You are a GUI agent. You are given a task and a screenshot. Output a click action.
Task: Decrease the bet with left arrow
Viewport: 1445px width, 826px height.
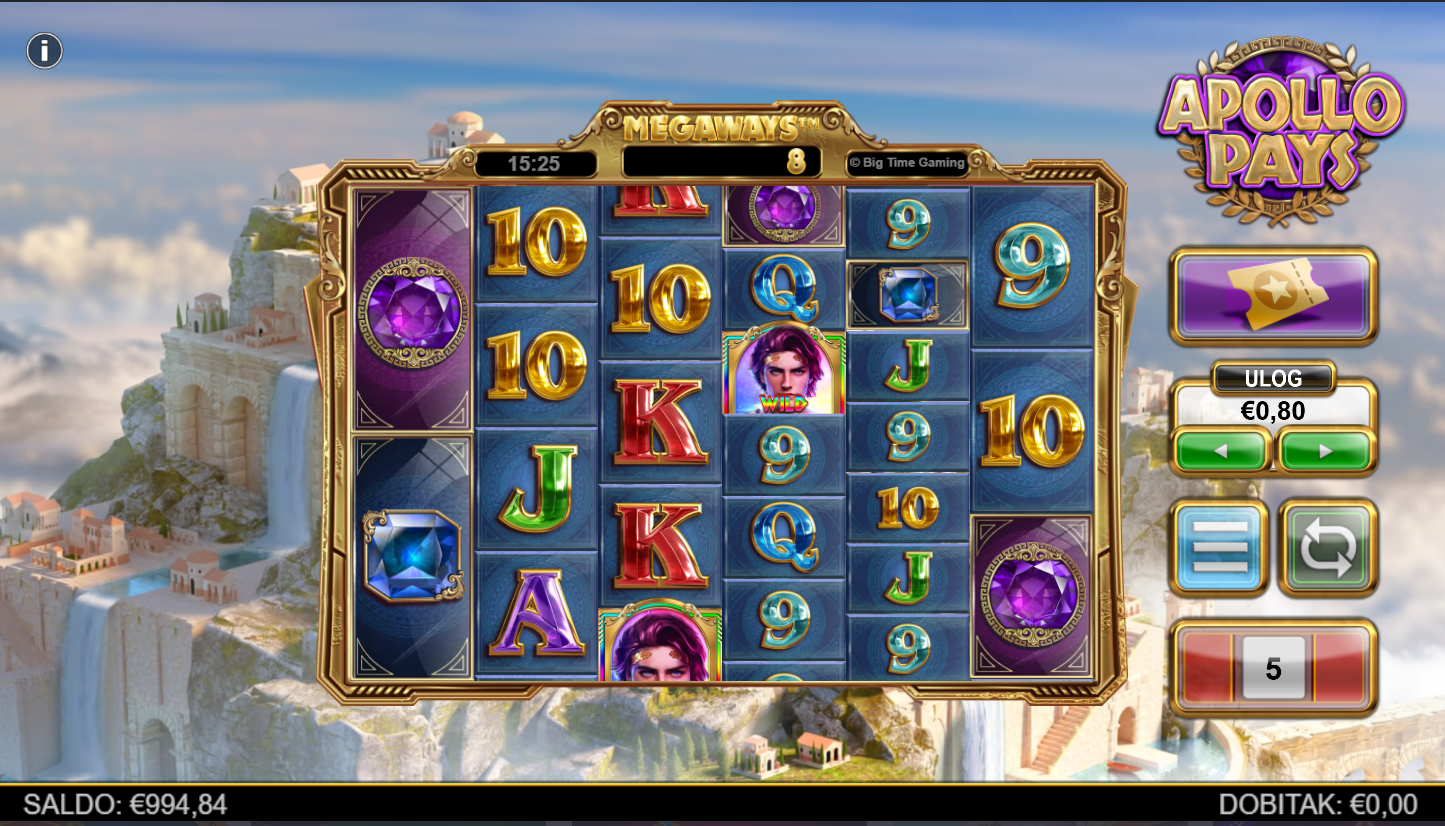coord(1220,451)
